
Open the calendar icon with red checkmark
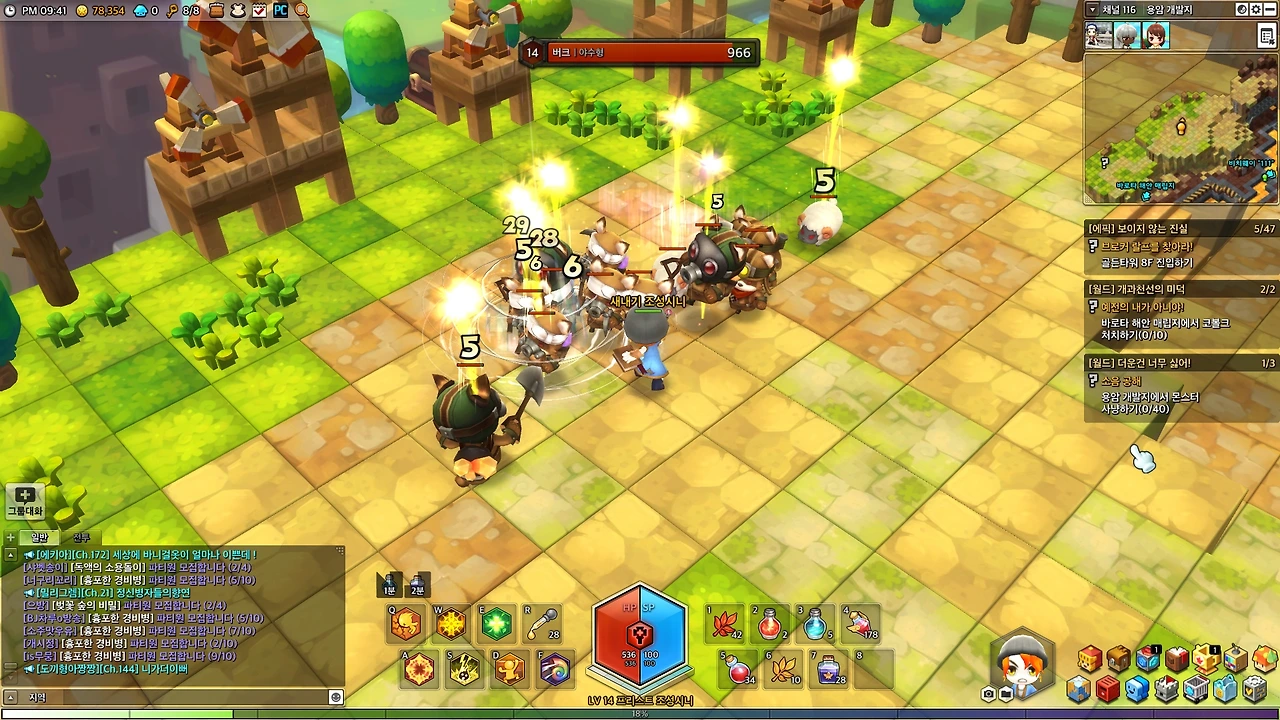pos(259,10)
